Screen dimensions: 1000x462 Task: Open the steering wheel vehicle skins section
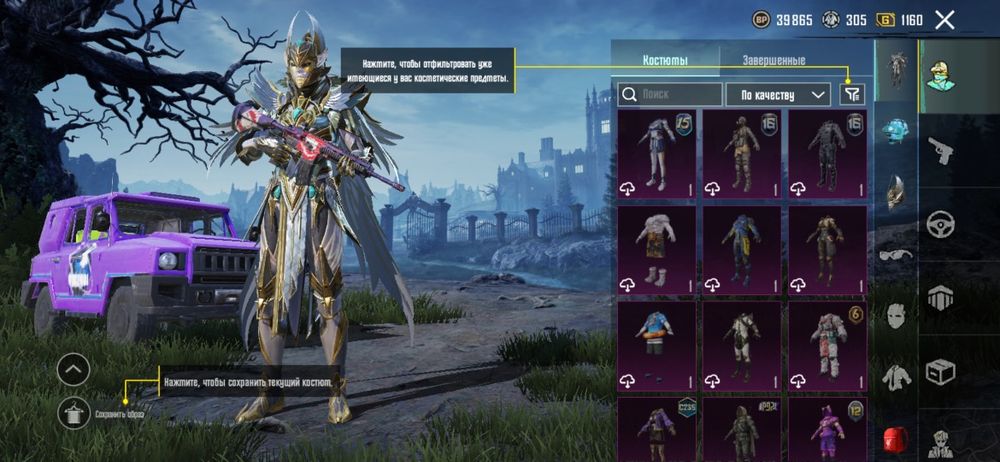[x=940, y=224]
